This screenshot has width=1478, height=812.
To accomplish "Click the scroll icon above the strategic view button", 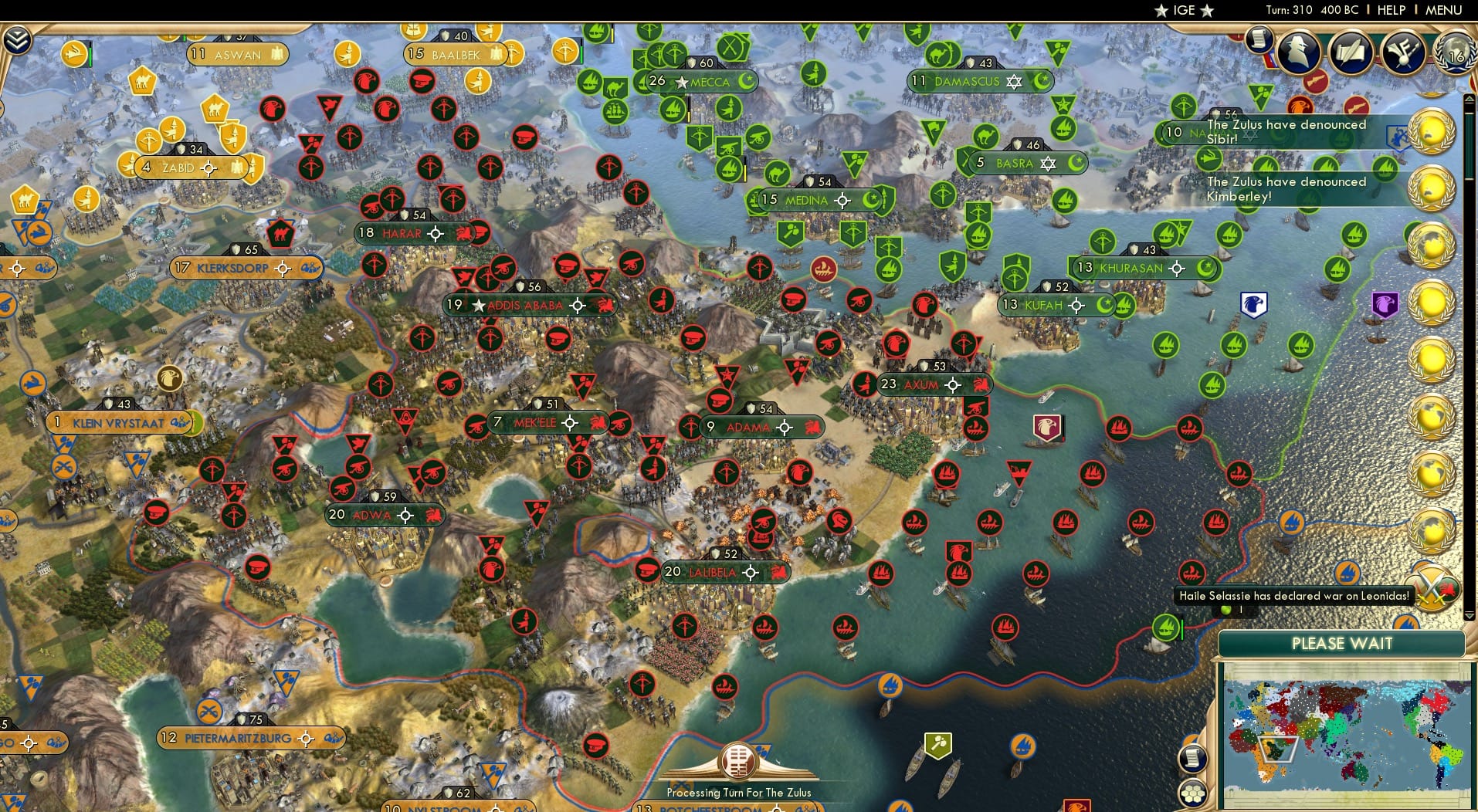I will point(1193,760).
